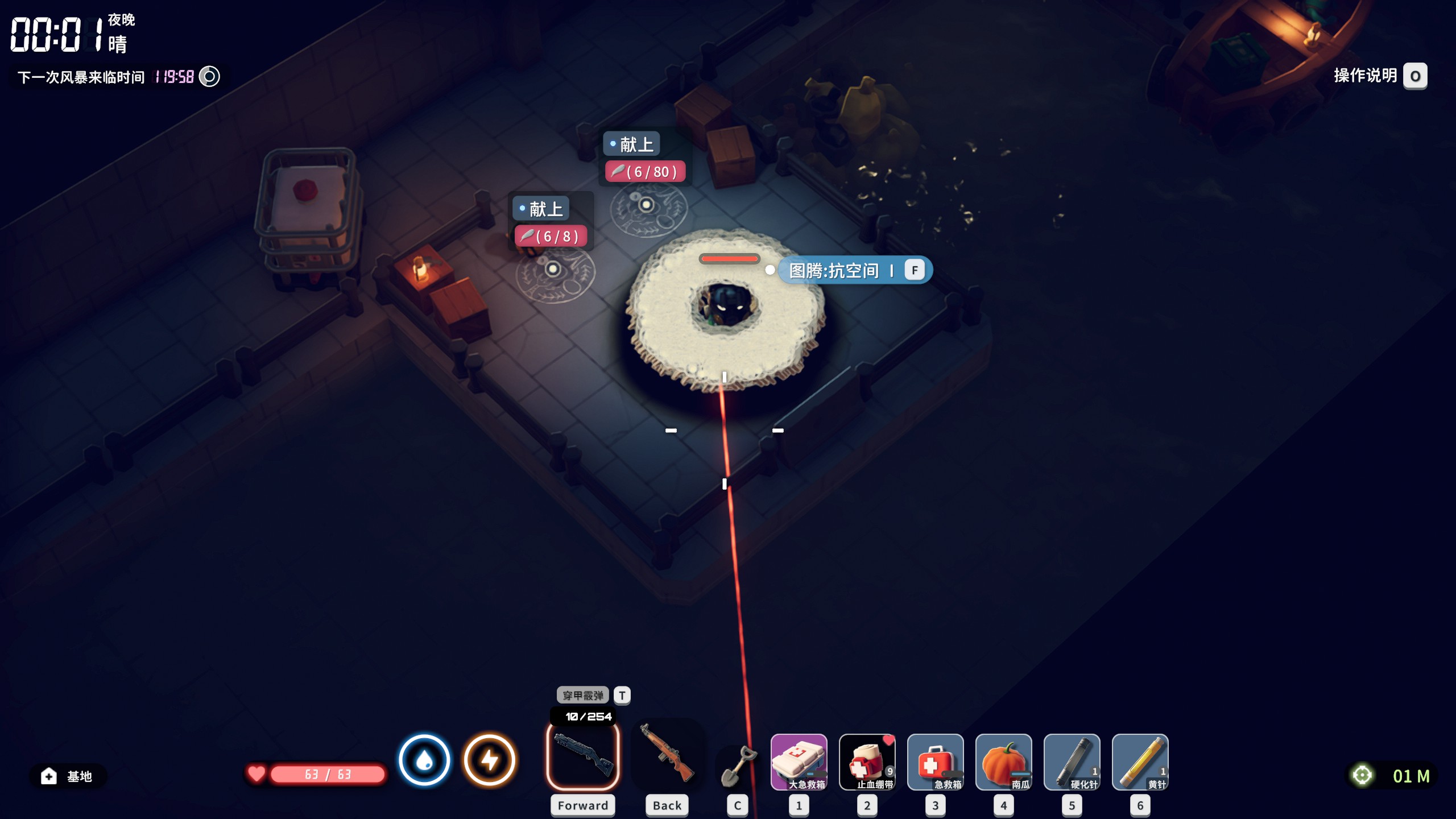Click the green target distance icon
The width and height of the screenshot is (1456, 819).
click(1362, 775)
